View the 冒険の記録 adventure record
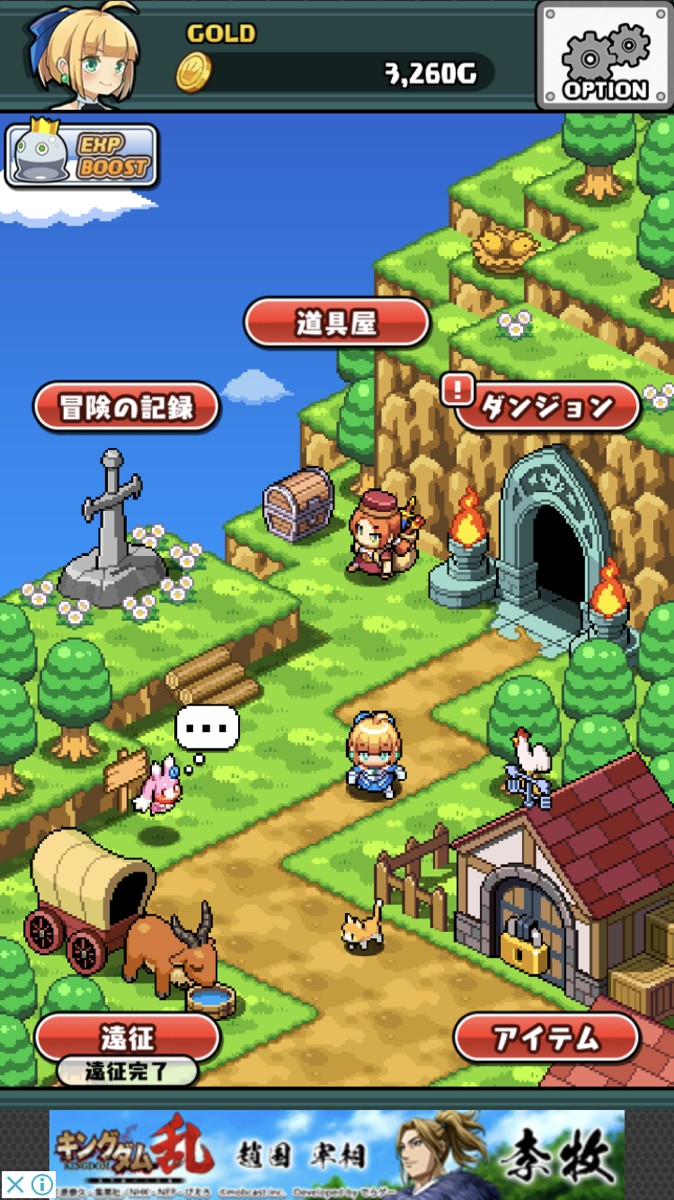This screenshot has width=674, height=1200. point(127,407)
